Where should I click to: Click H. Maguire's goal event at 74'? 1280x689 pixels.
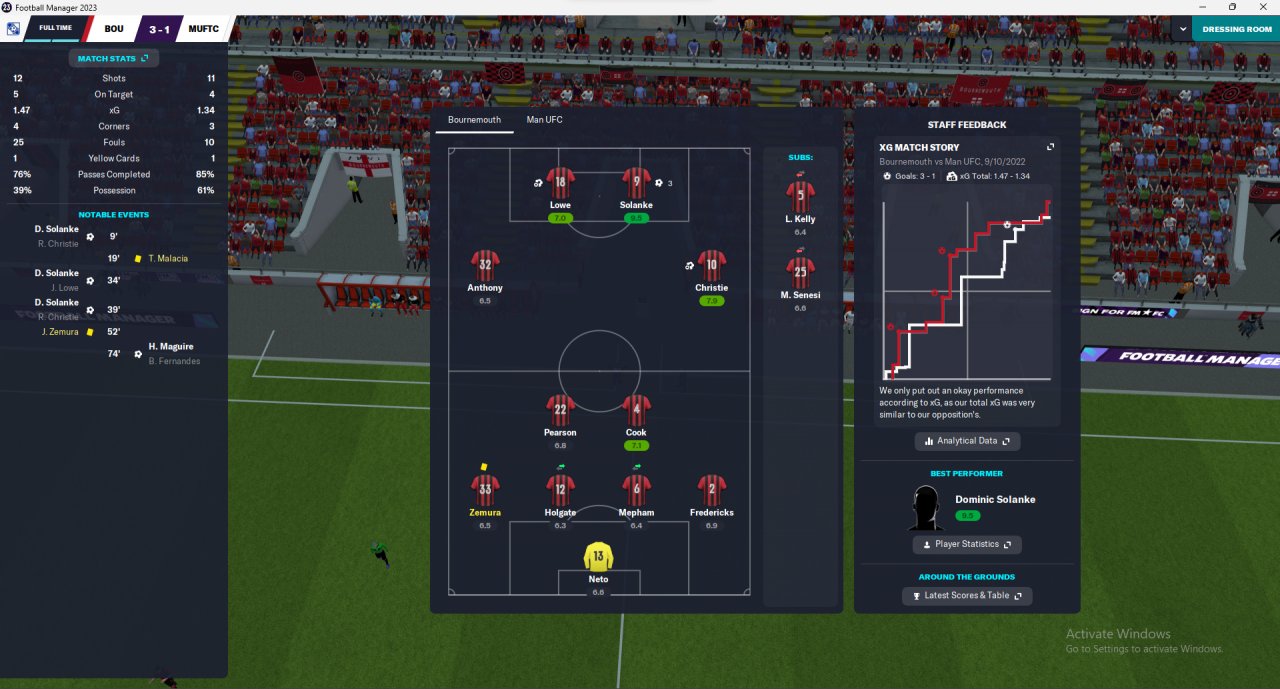coord(170,346)
